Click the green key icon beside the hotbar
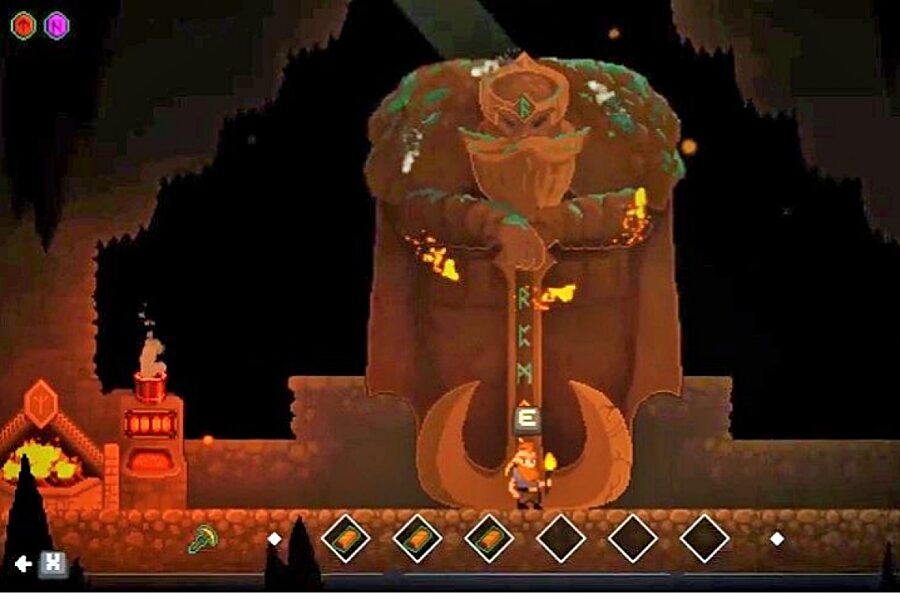Image resolution: width=900 pixels, height=600 pixels. click(202, 540)
